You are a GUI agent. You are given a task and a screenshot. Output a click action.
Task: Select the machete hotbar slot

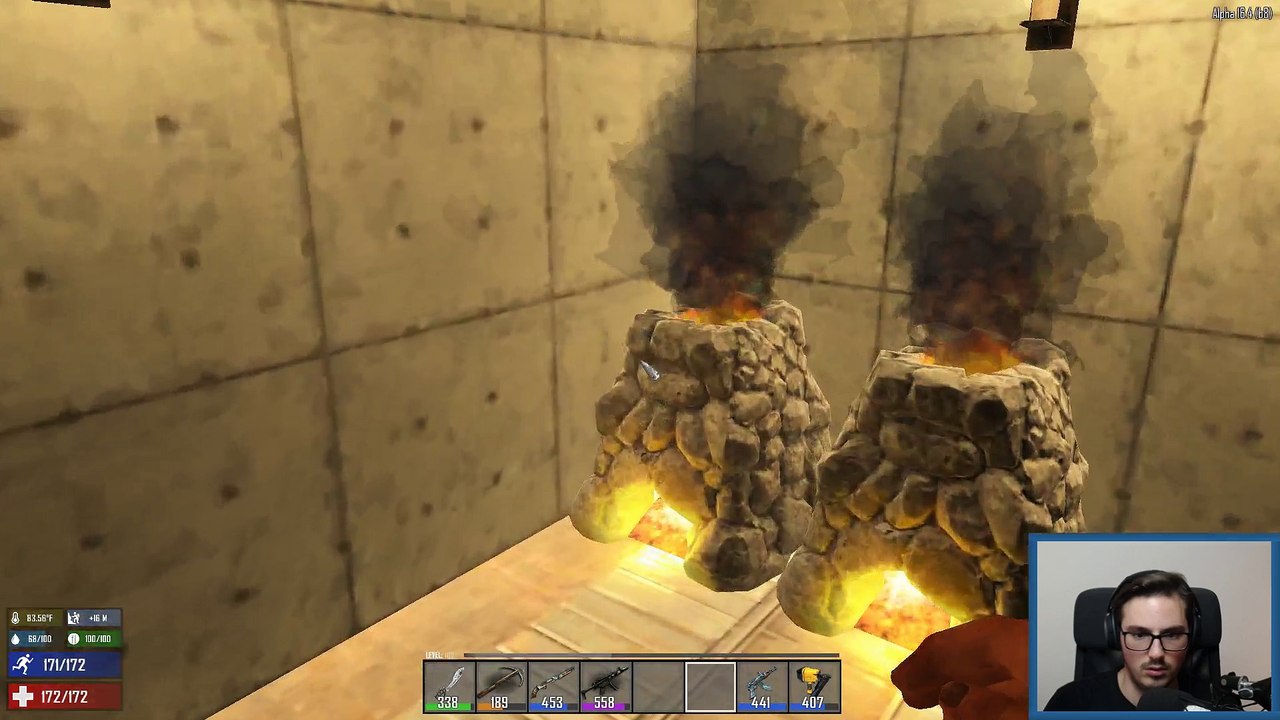449,687
